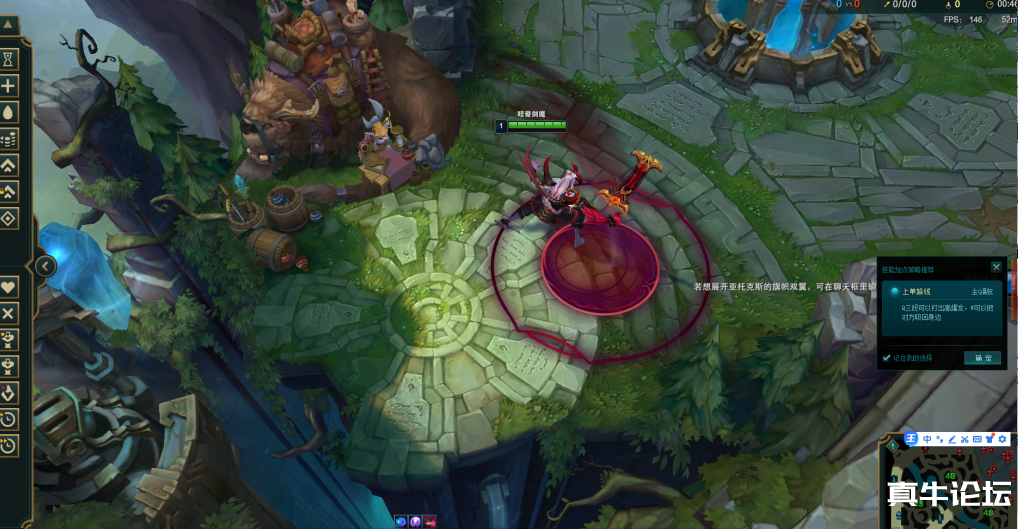1018x529 pixels.
Task: Click the scissors tool in input toolbar
Action: pyautogui.click(x=965, y=439)
